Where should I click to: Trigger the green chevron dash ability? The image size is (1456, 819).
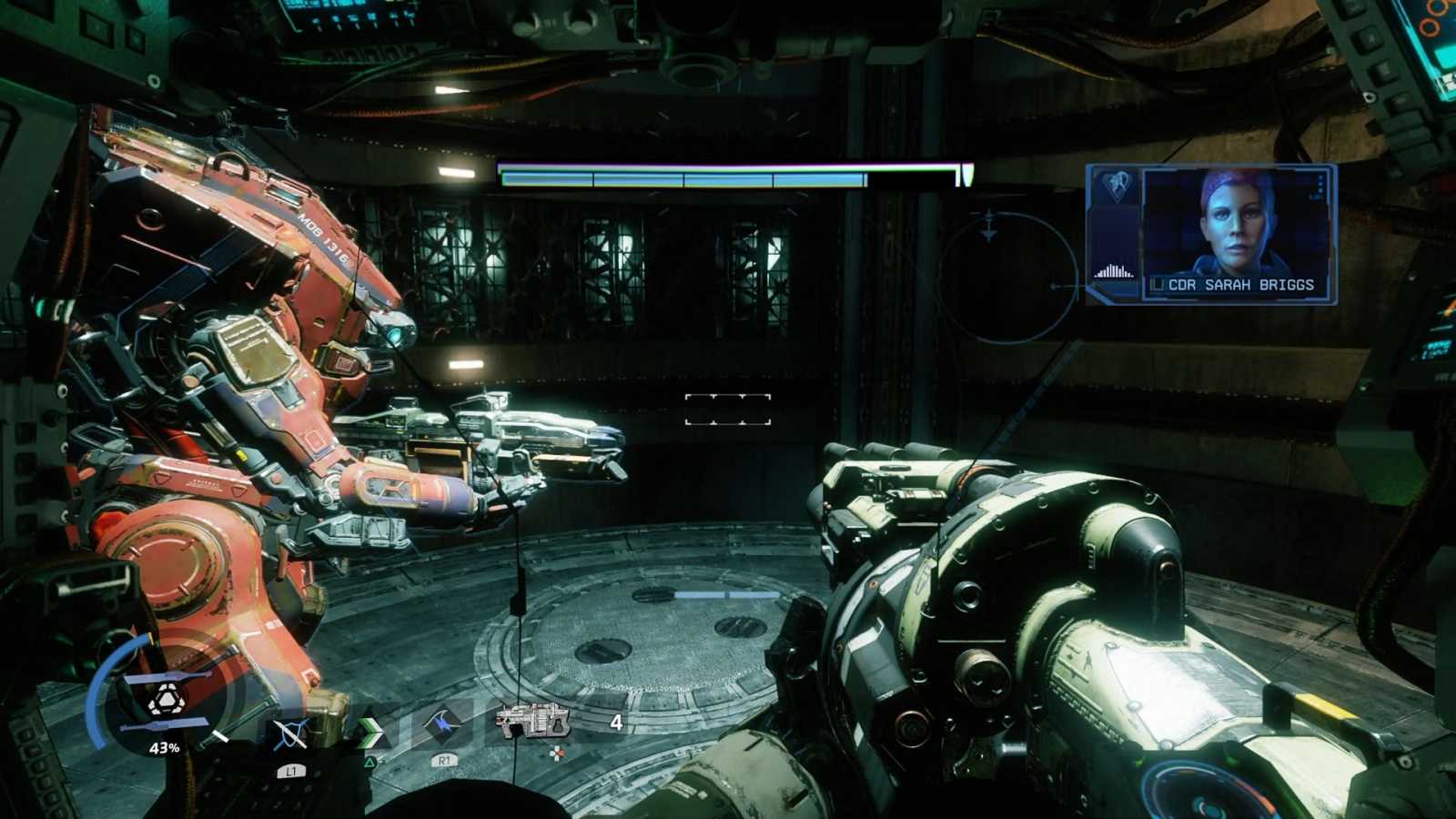coord(369,732)
